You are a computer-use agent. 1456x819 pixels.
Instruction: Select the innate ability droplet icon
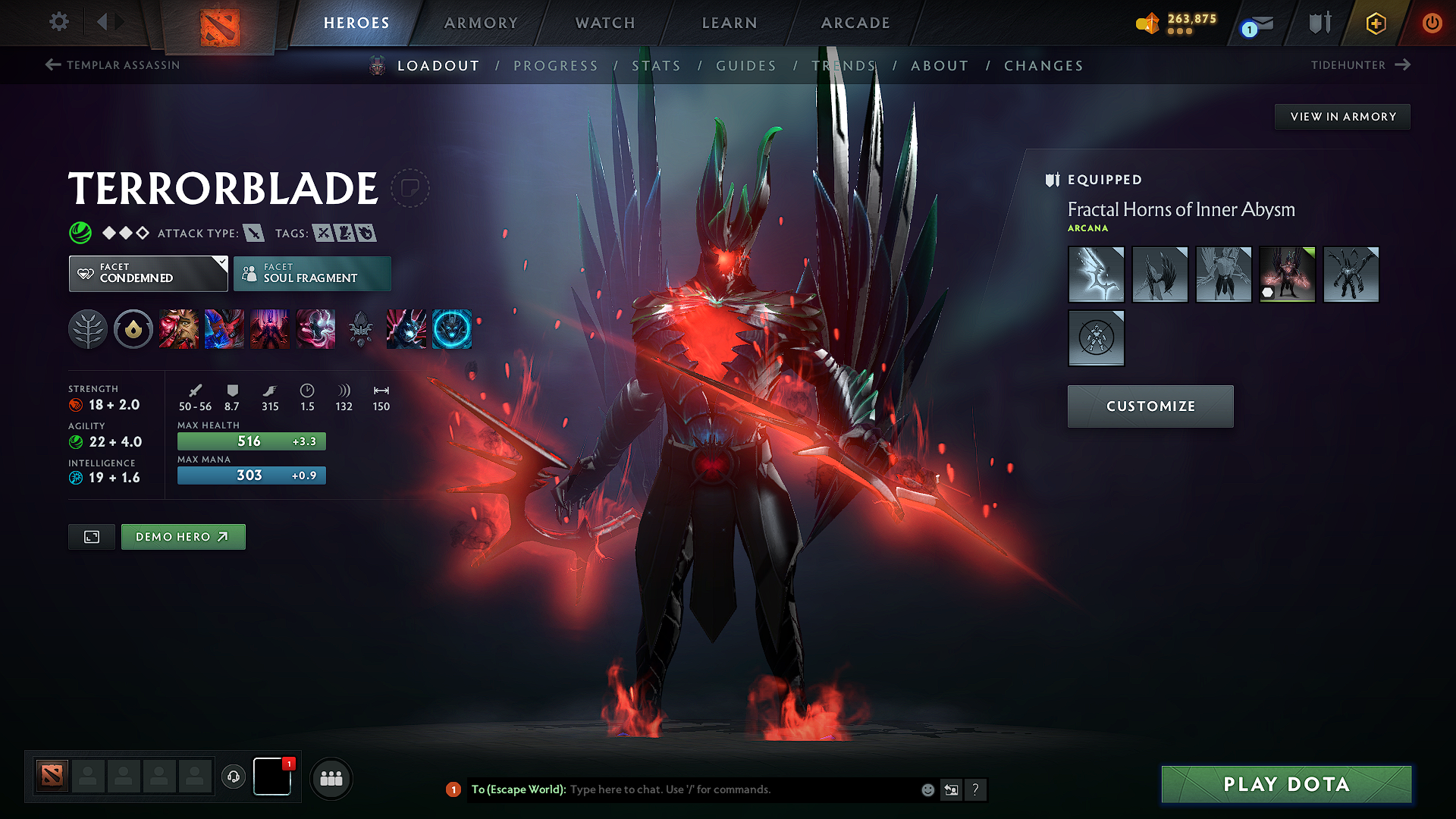coord(133,329)
